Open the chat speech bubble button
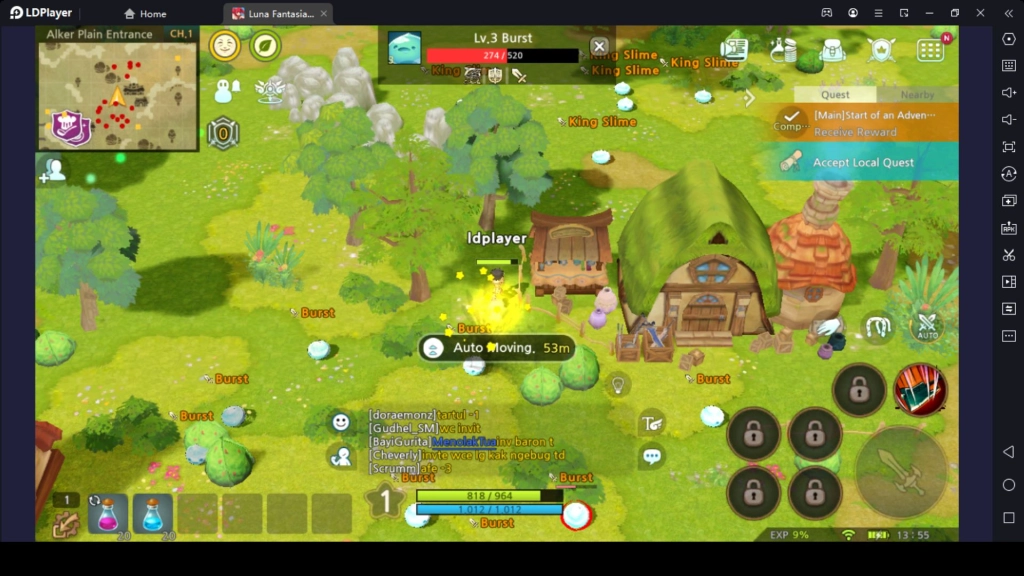The image size is (1024, 576). pos(652,457)
